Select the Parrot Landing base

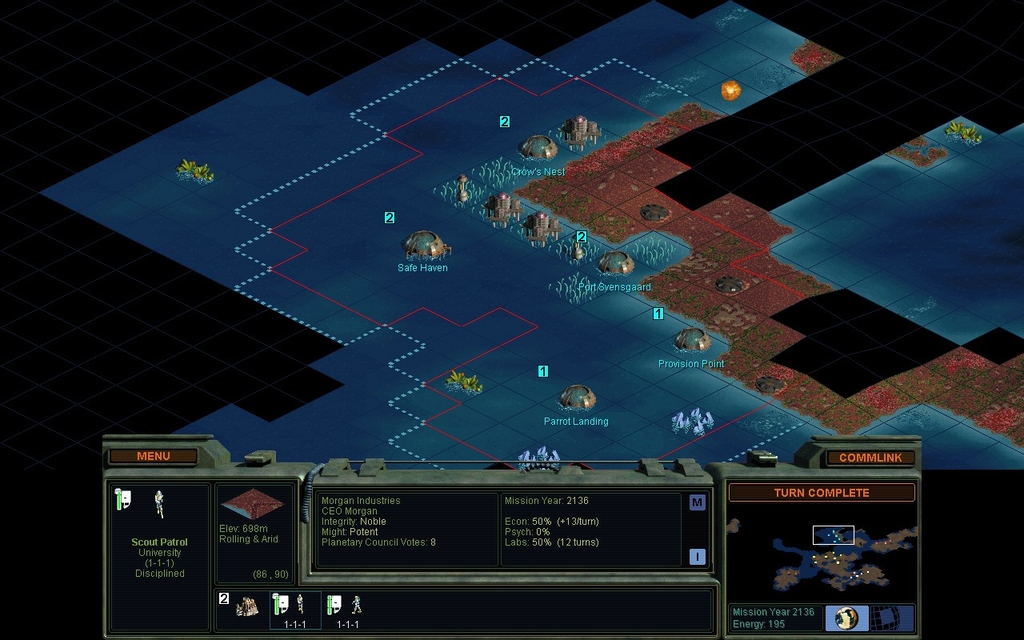point(577,397)
